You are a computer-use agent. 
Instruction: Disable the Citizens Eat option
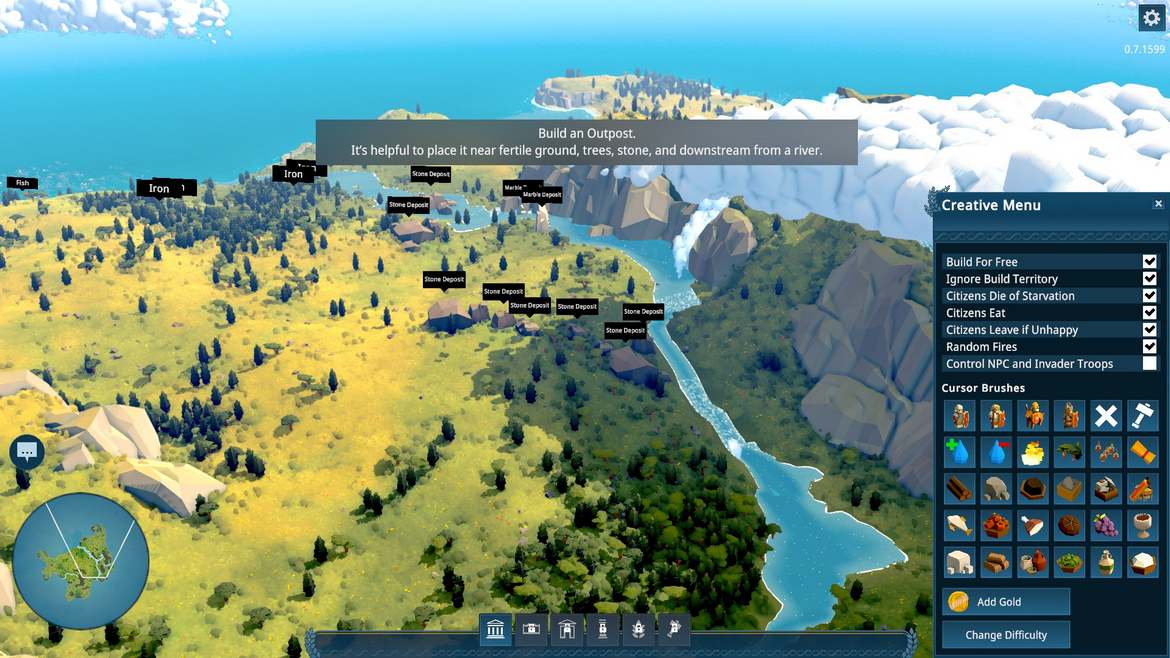tap(1149, 313)
